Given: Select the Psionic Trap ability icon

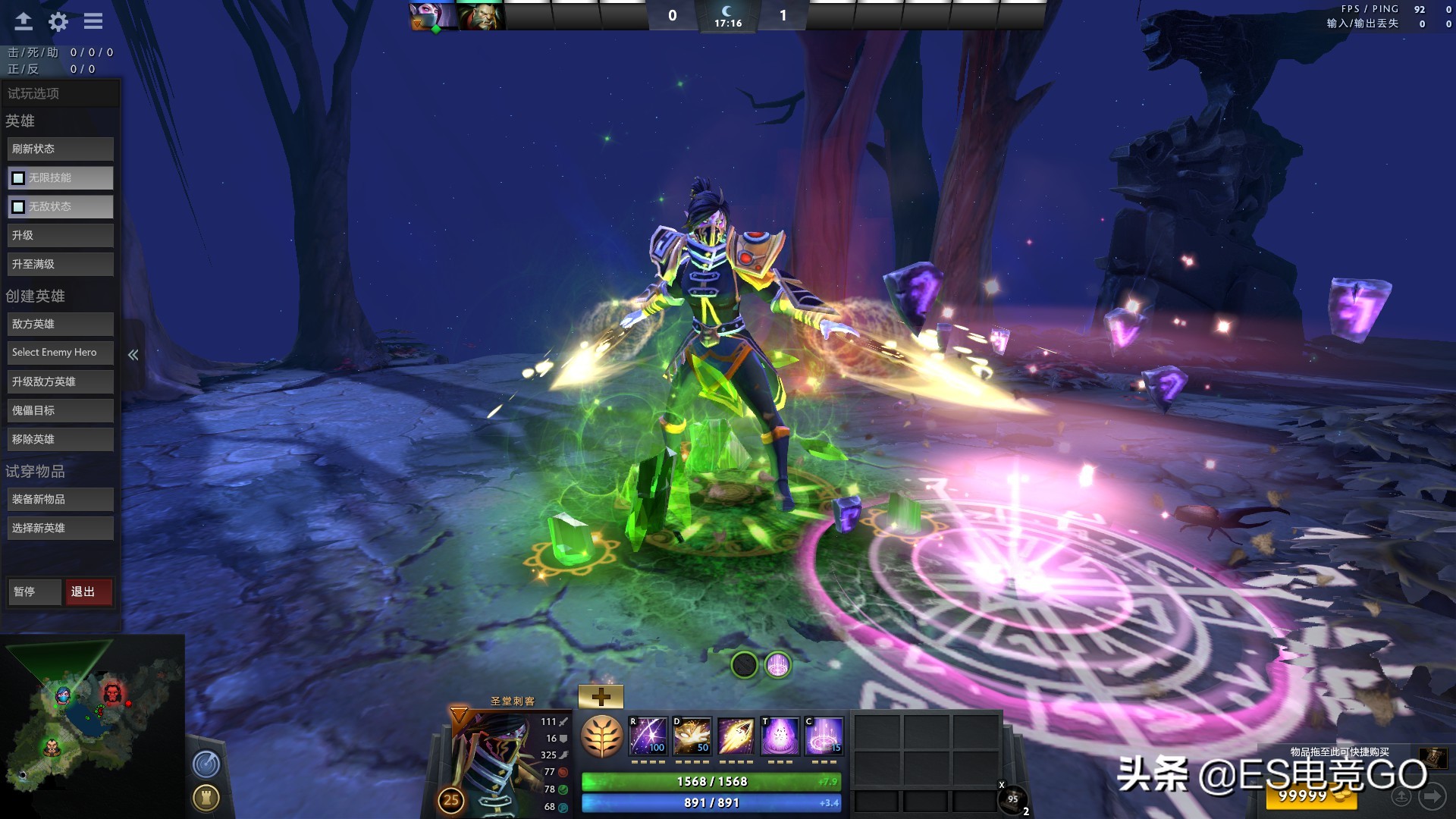Looking at the screenshot, I should 780,736.
